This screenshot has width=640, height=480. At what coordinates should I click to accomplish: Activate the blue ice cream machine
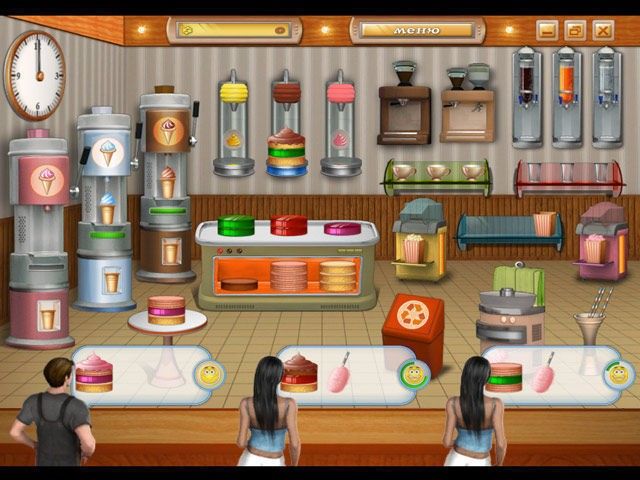coord(106,200)
